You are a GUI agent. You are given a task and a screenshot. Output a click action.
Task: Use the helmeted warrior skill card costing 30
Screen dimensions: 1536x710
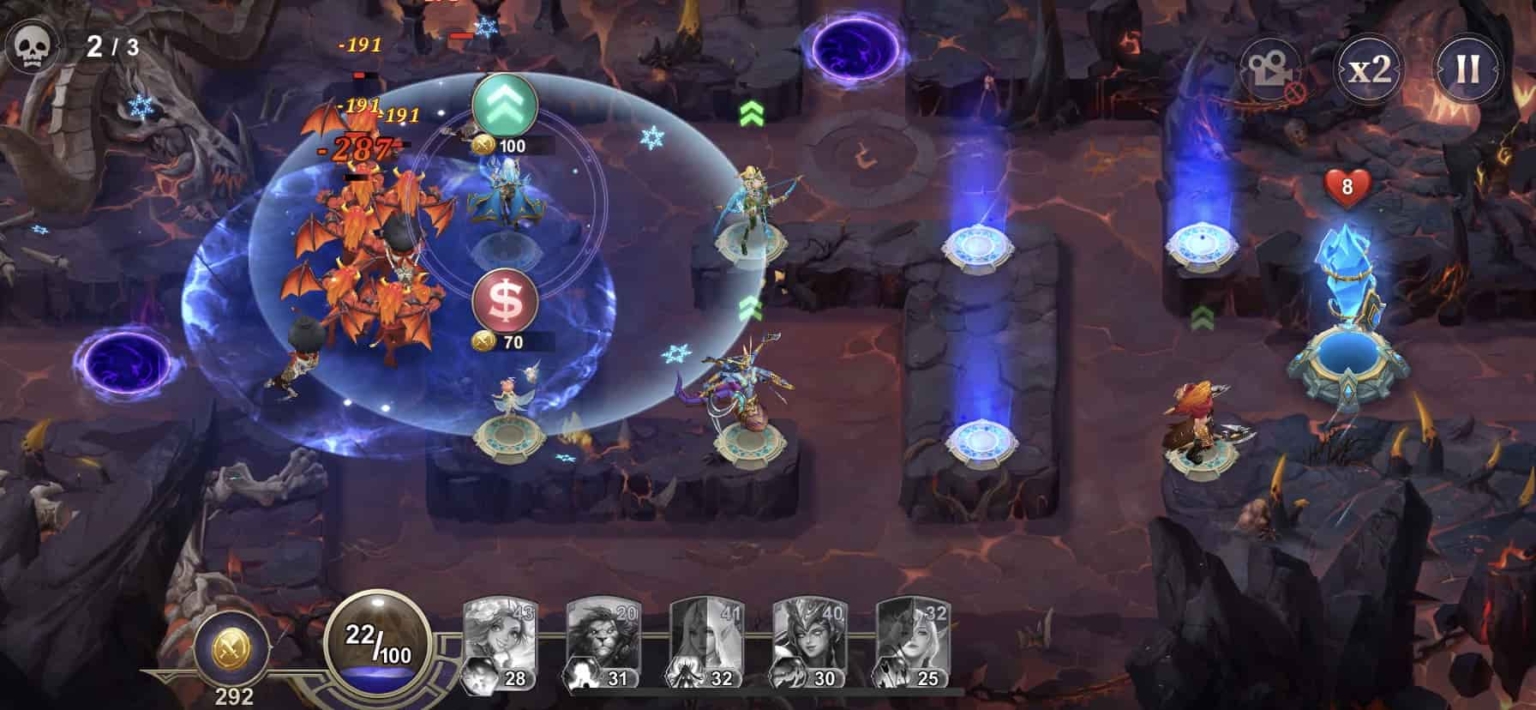(x=809, y=643)
